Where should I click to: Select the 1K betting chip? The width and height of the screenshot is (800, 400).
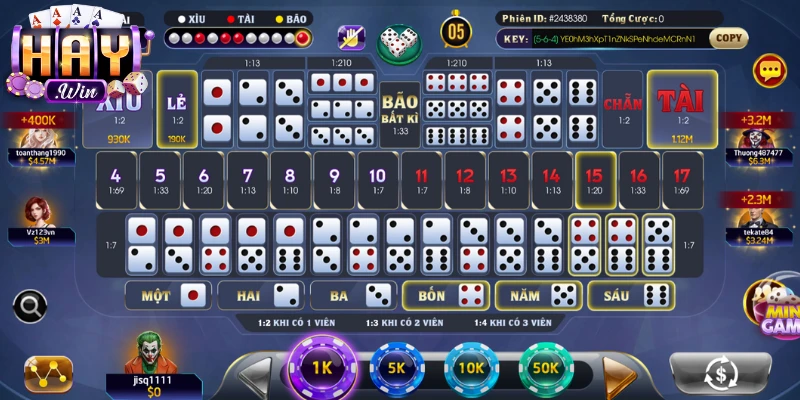click(322, 368)
